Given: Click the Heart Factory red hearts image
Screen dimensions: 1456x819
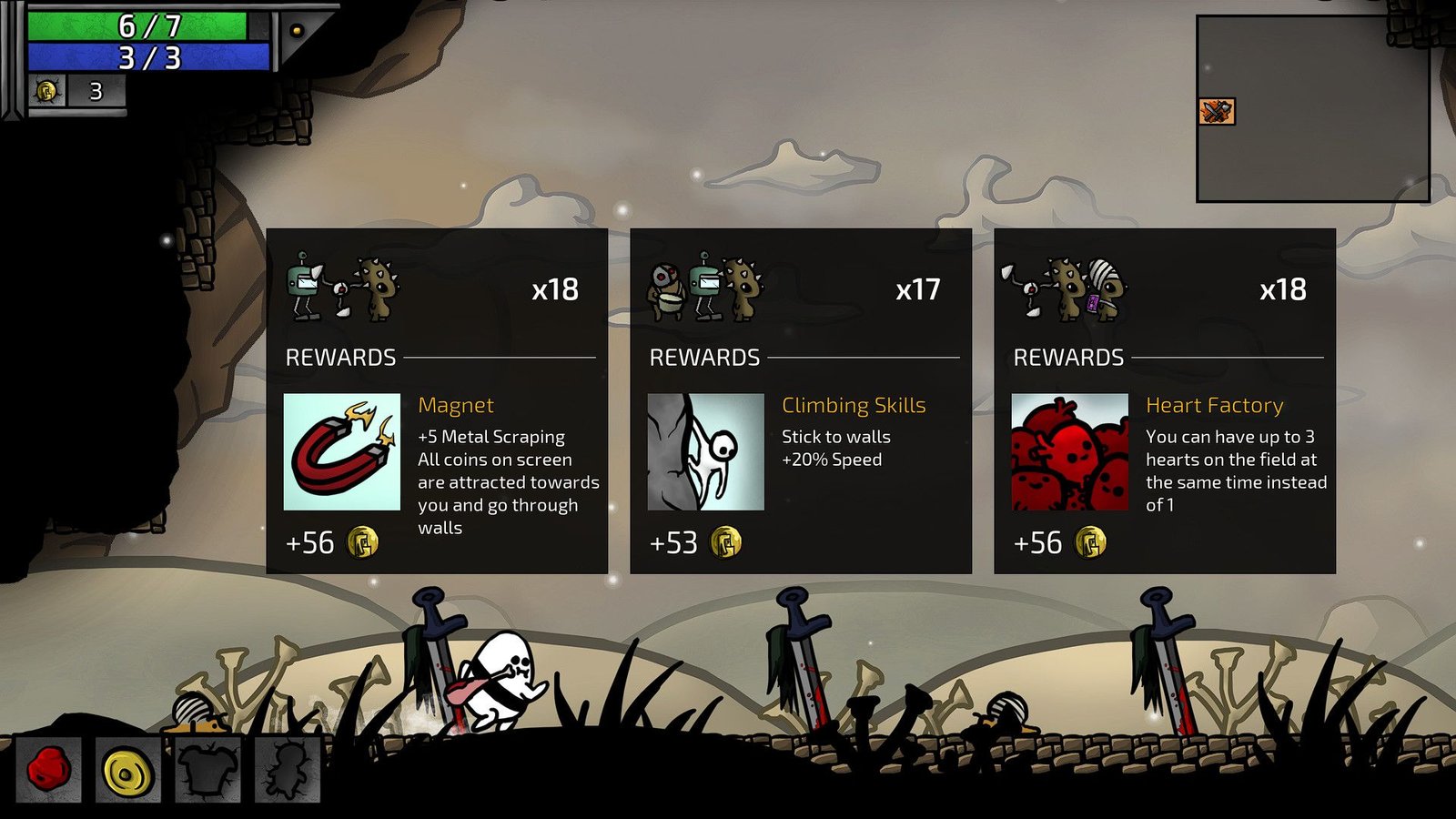Looking at the screenshot, I should pos(1070,451).
